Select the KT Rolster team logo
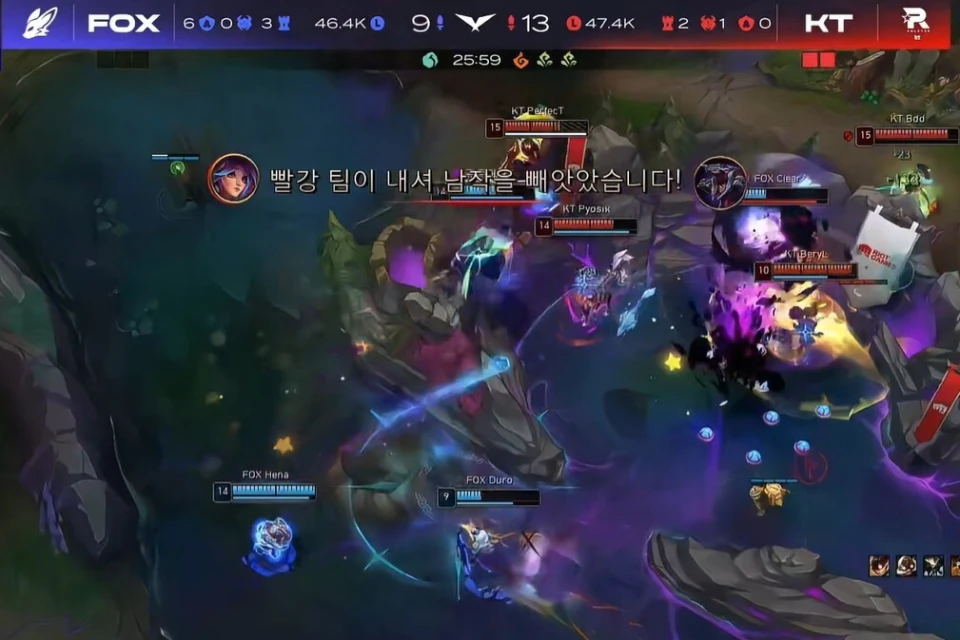Screen dimensions: 960x640 tap(915, 22)
